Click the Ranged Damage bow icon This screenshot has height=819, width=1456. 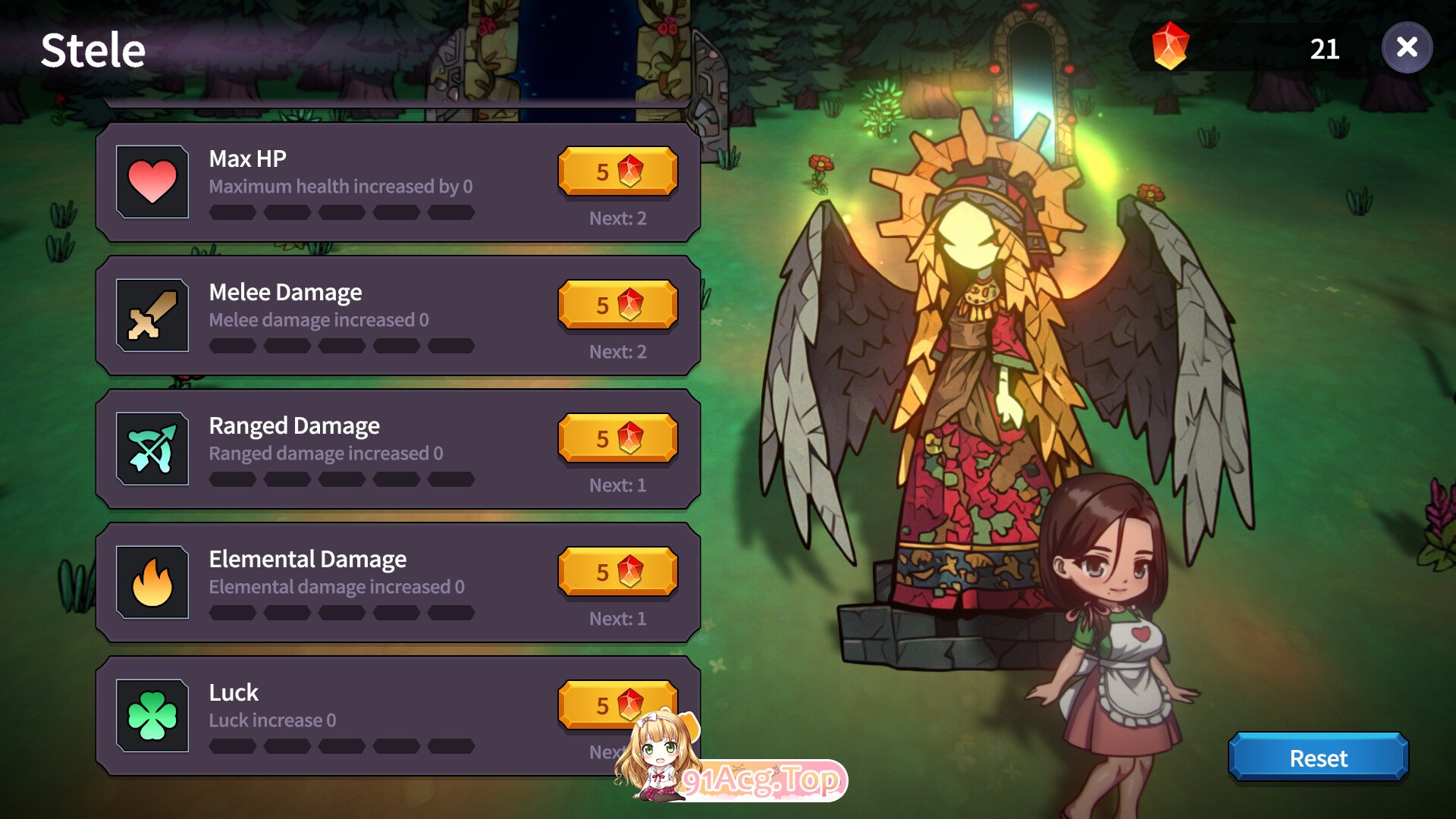click(152, 449)
